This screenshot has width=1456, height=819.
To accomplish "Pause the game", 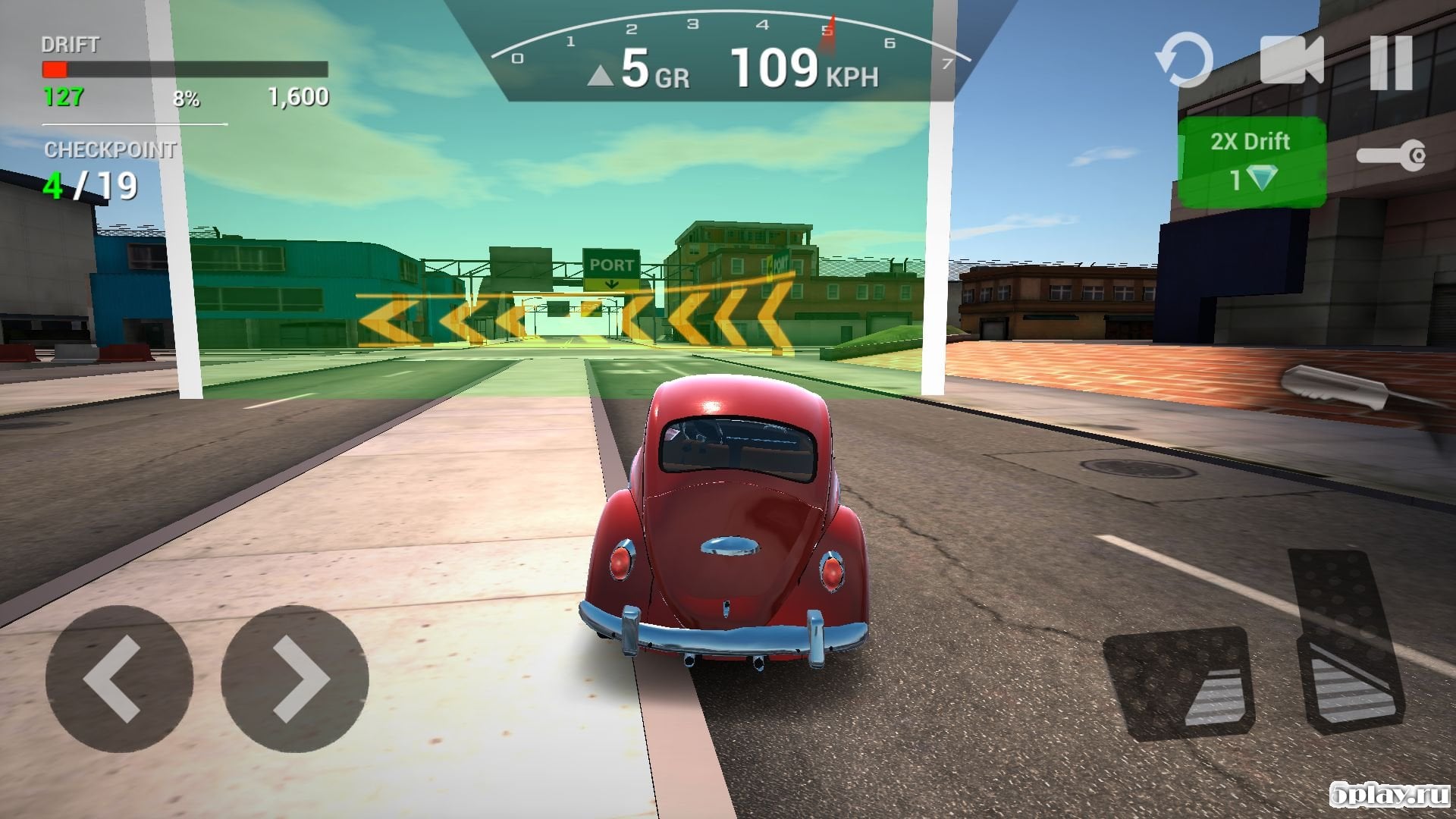I will (x=1392, y=62).
